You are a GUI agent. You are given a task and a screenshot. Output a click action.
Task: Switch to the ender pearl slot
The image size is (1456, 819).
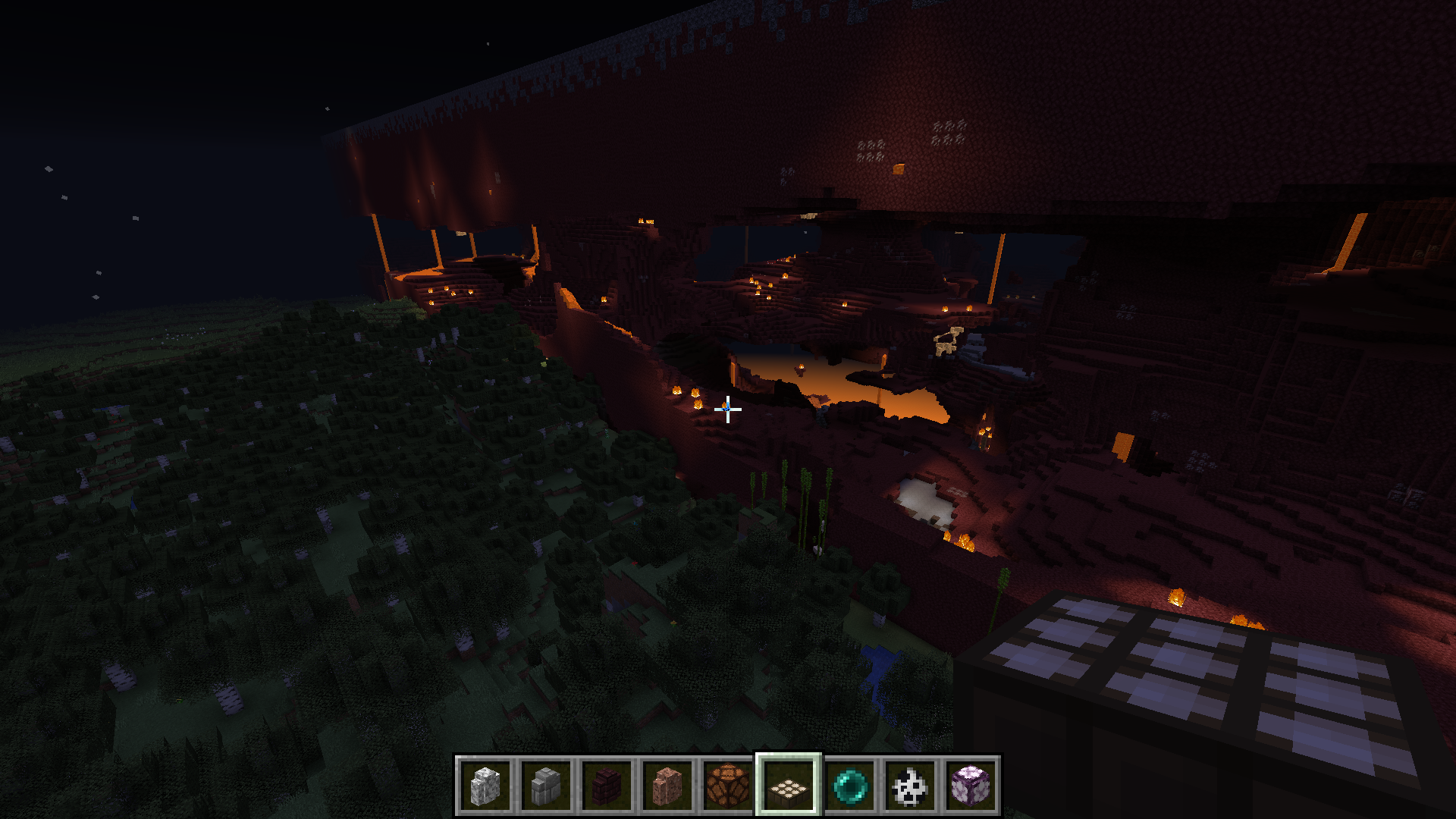click(849, 786)
